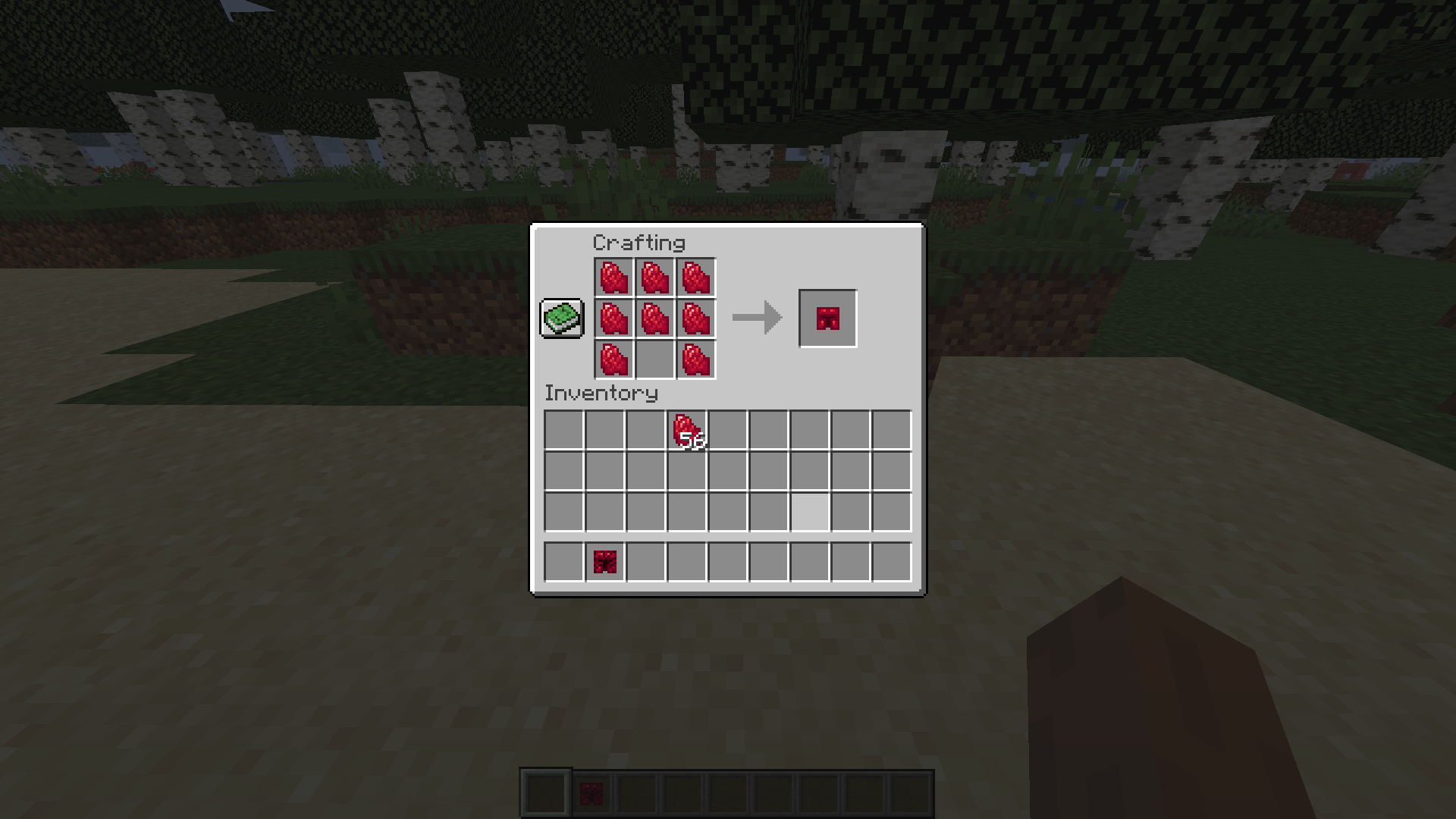Viewport: 1456px width, 819px height.
Task: Click the red gem in top-right crafting slot
Action: [695, 277]
